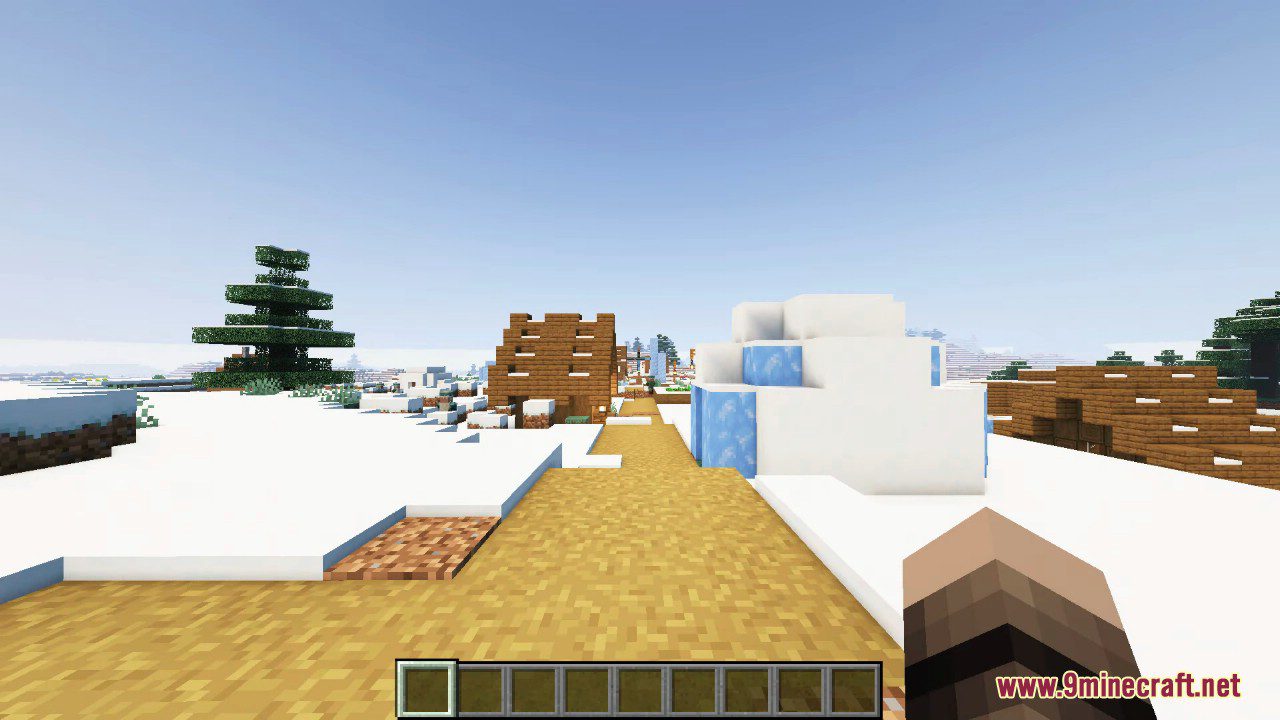
Task: Select the middle hotbar slot
Action: 640,686
